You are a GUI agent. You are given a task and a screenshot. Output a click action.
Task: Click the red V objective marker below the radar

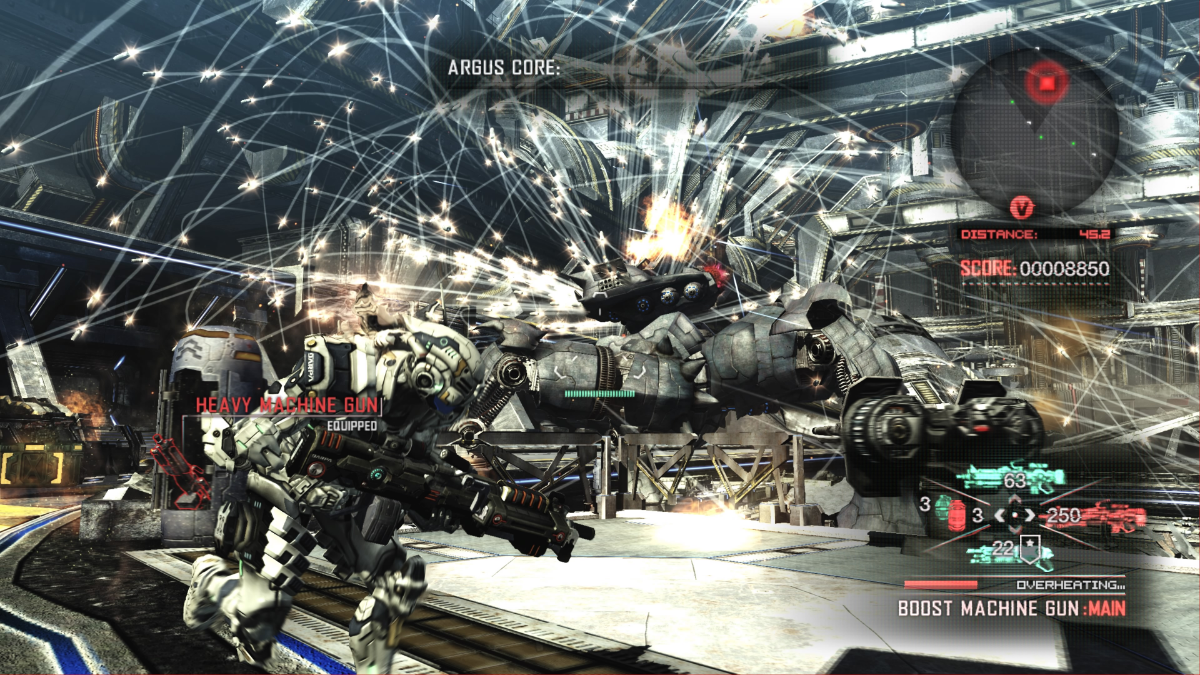[1021, 208]
